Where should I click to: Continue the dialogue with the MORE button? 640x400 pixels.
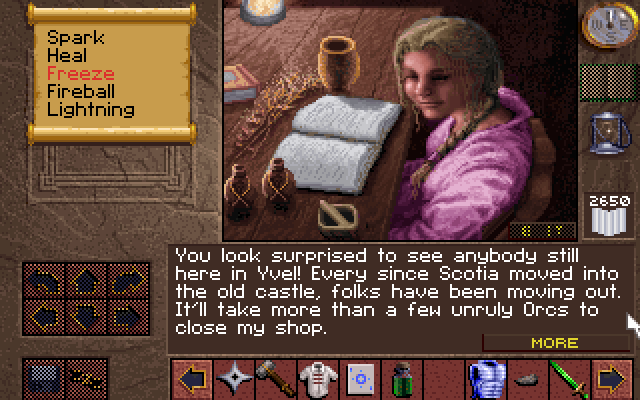tap(554, 342)
